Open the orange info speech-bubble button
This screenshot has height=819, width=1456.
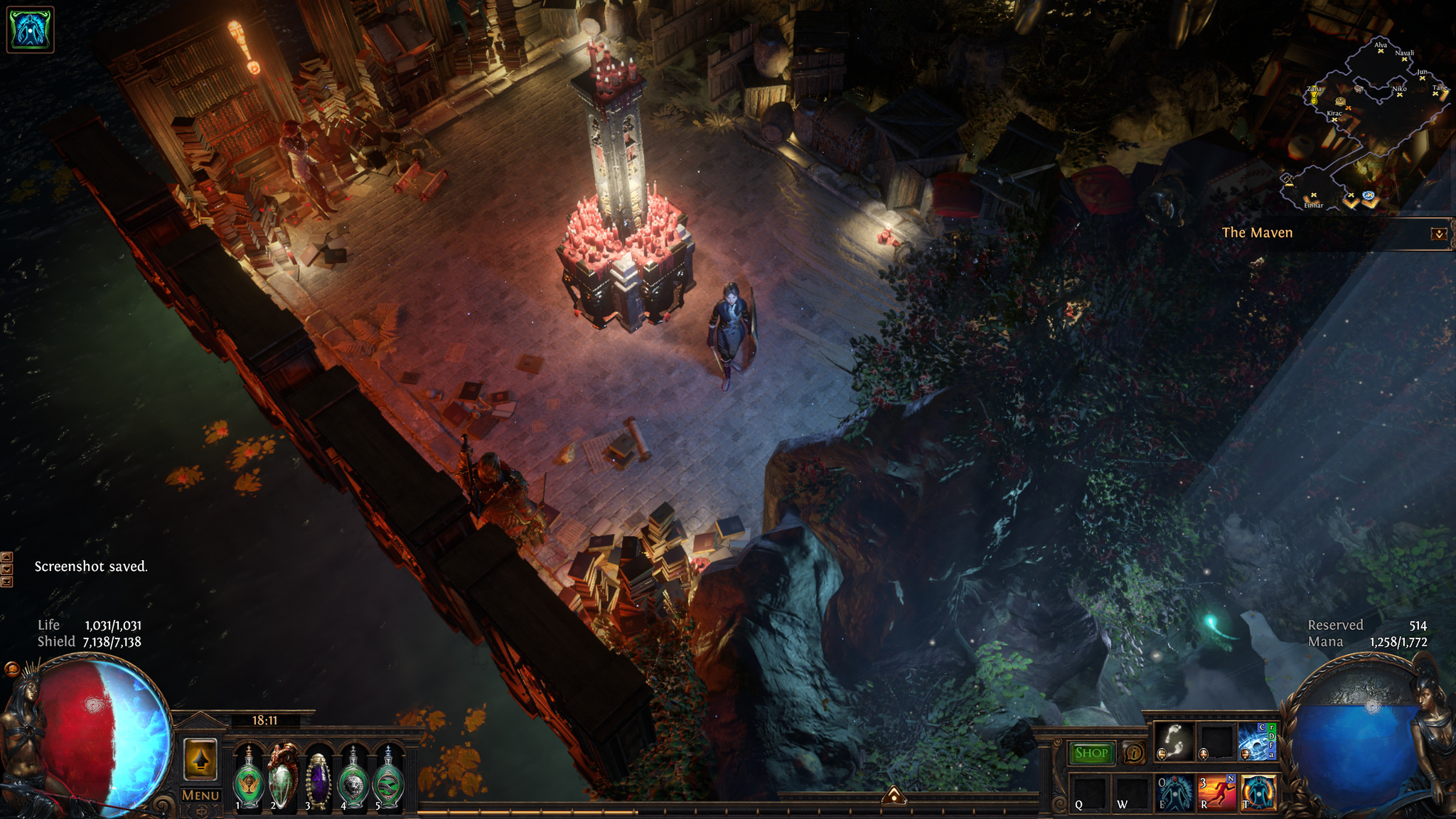[x=1133, y=753]
